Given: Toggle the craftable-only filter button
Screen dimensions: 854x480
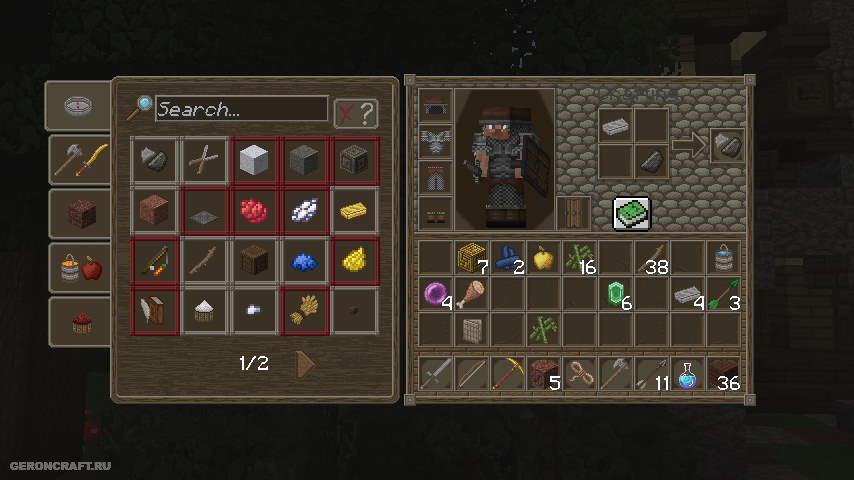Looking at the screenshot, I should pos(355,113).
